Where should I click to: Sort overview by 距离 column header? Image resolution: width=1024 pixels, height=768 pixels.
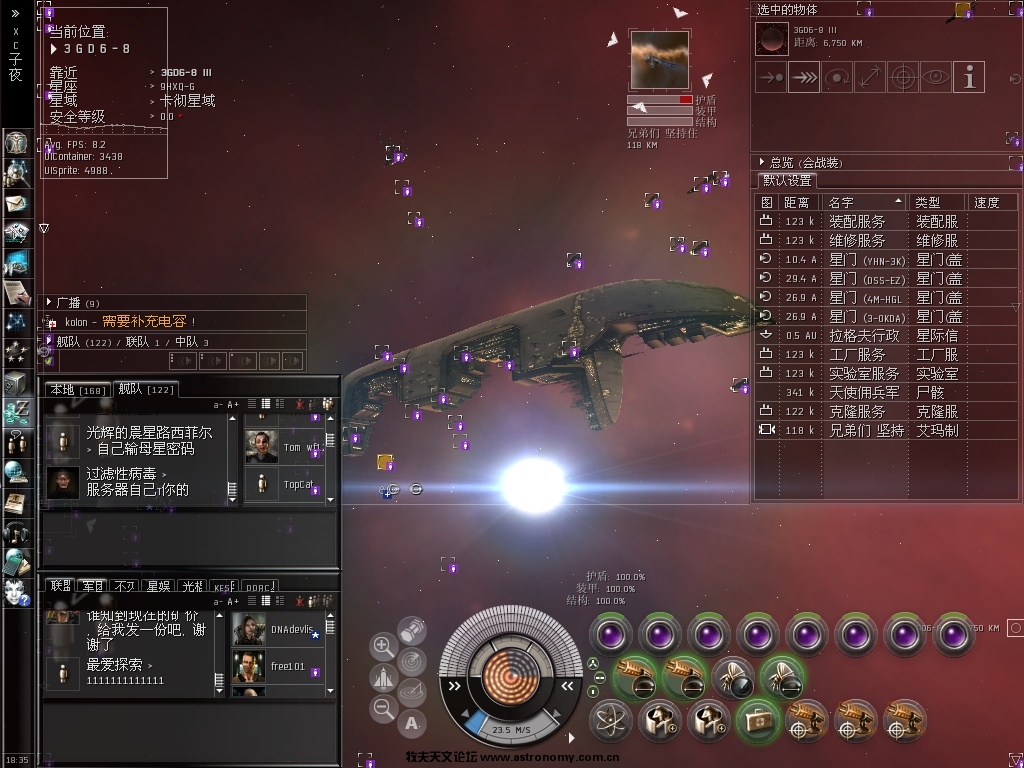(799, 202)
